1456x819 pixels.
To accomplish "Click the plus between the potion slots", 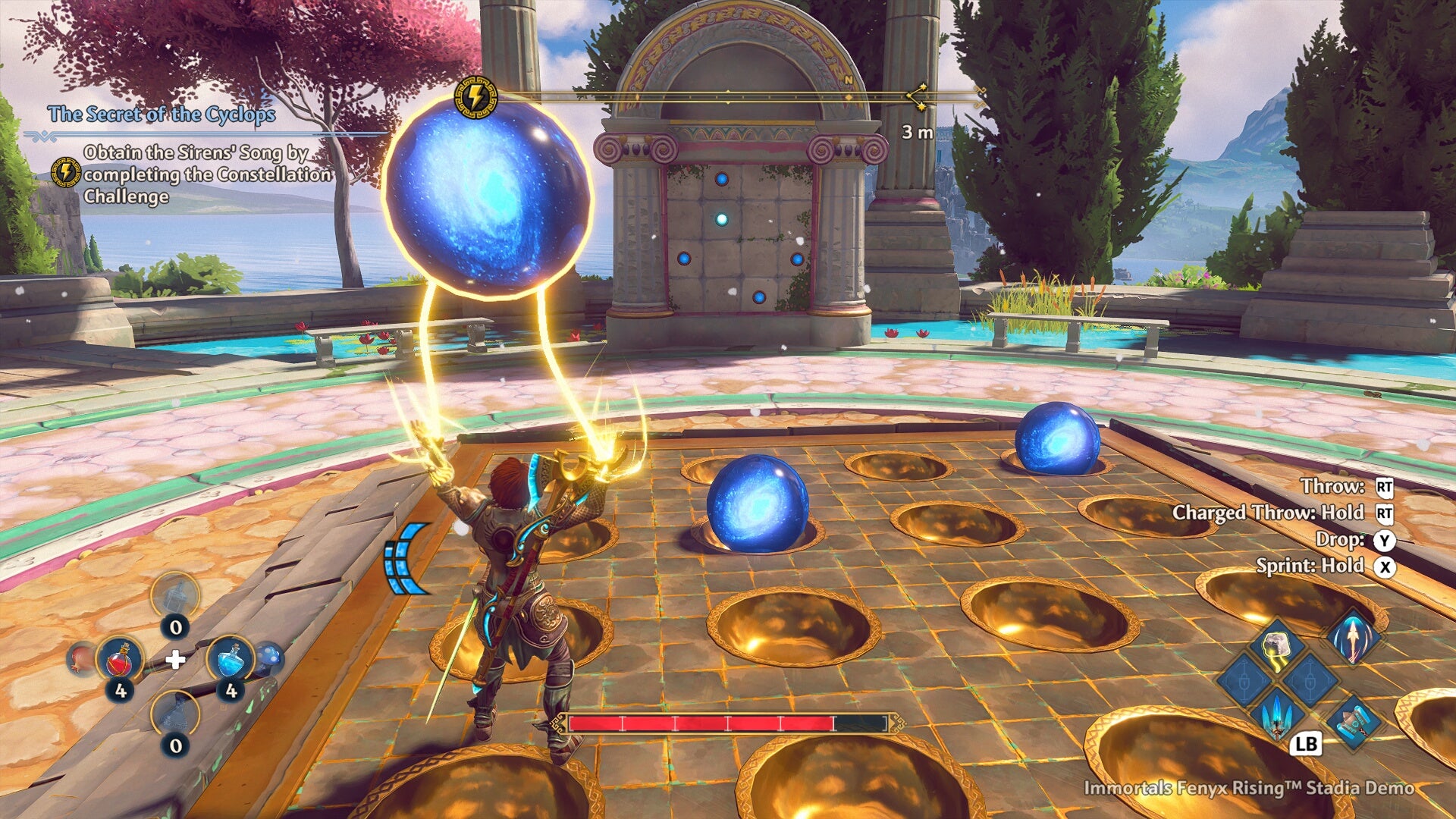I will (176, 659).
